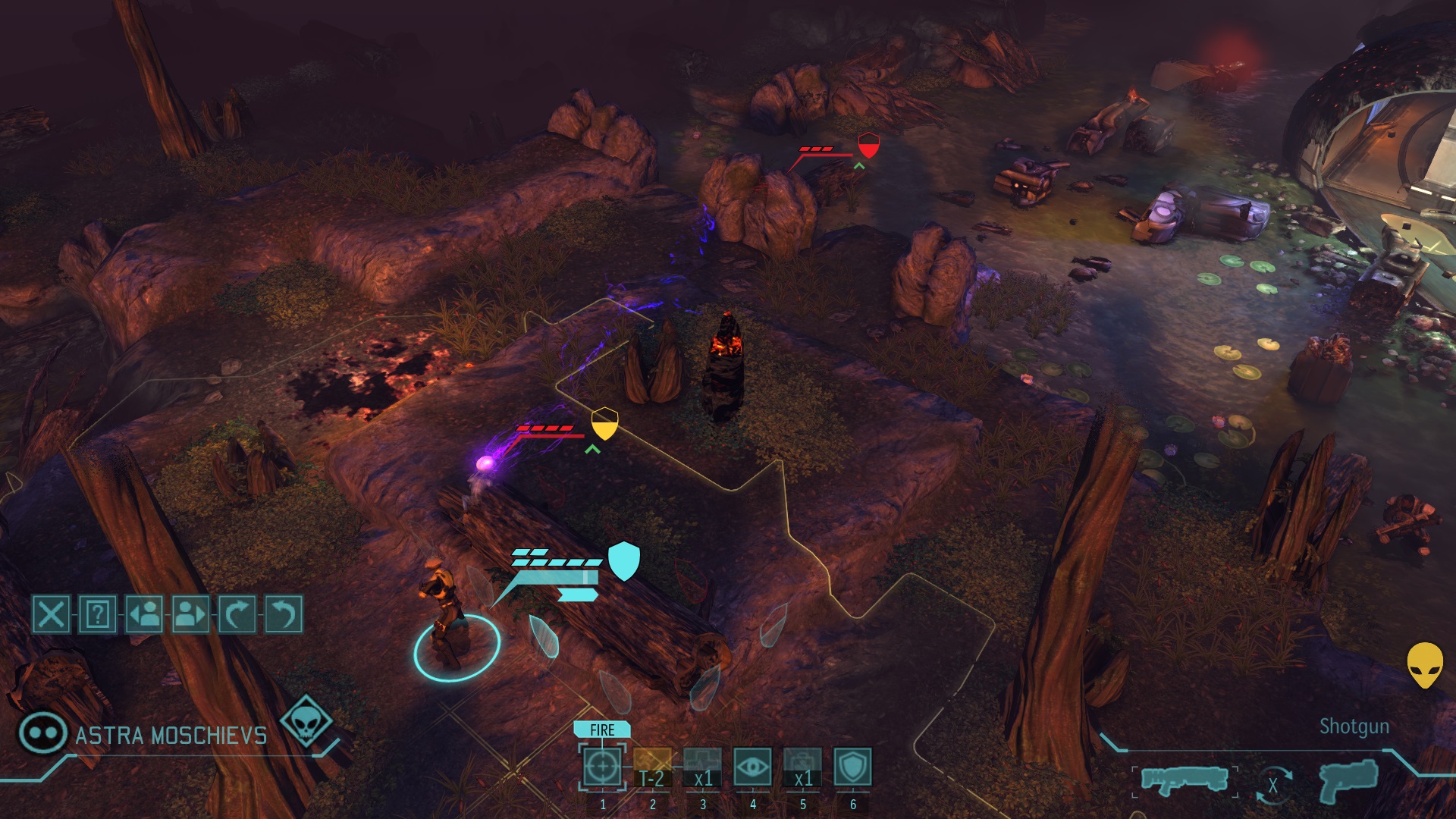
Task: Rotate camera with left-curving arrow button
Action: 283,613
